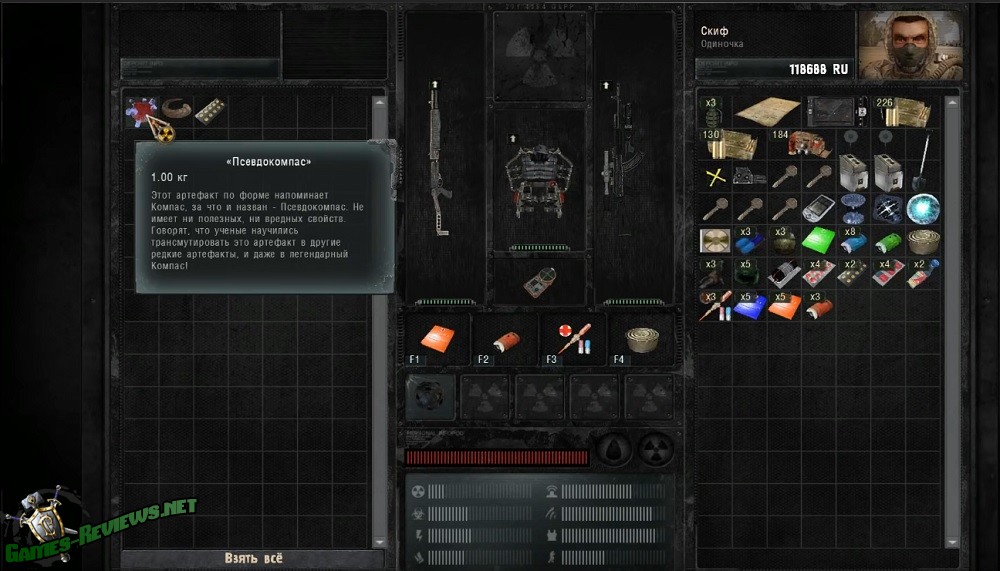Click the green first aid kit in the backpack
The image size is (1000, 571).
pos(819,241)
